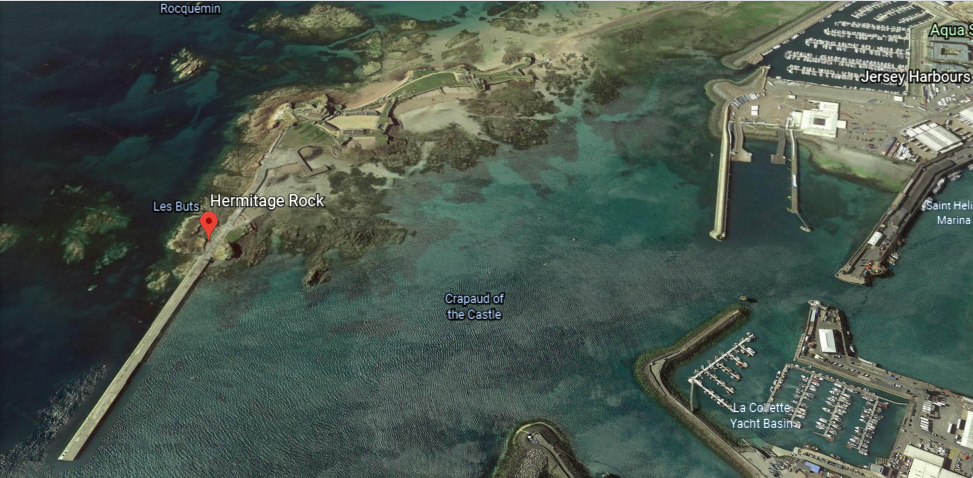Select the Rocquémin map label
The image size is (973, 478).
click(190, 9)
